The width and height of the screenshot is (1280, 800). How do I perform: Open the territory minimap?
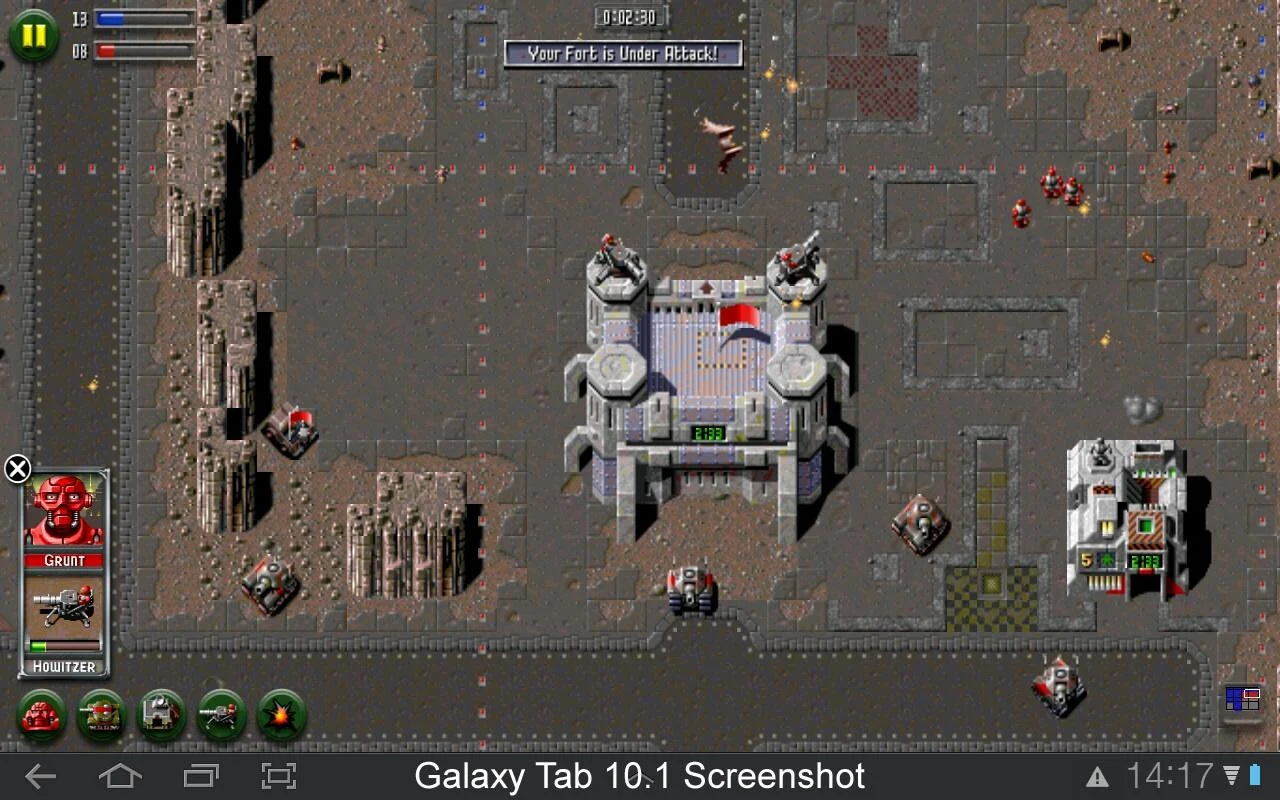1242,699
